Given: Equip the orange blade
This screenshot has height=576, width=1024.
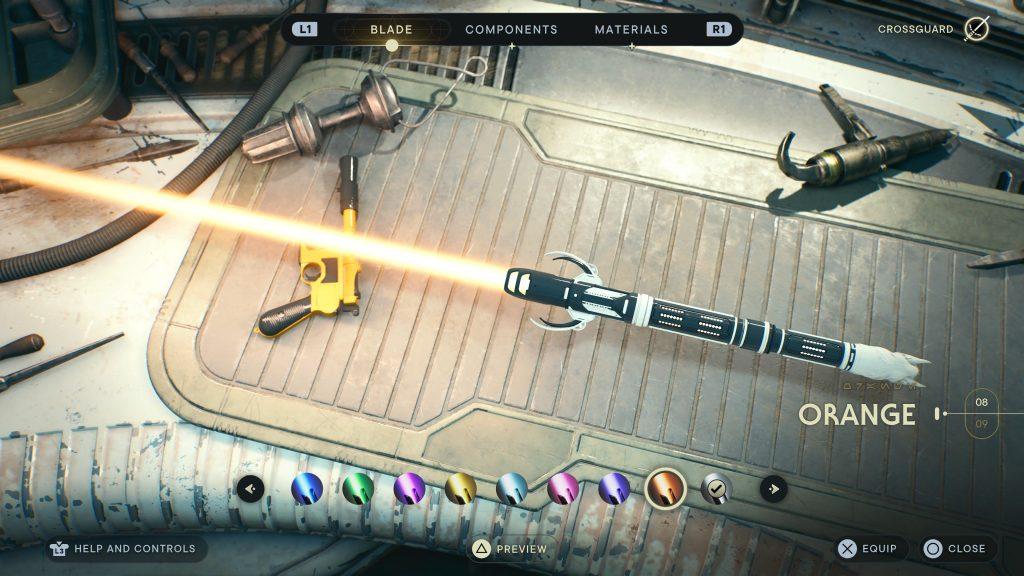Looking at the screenshot, I should tap(869, 549).
